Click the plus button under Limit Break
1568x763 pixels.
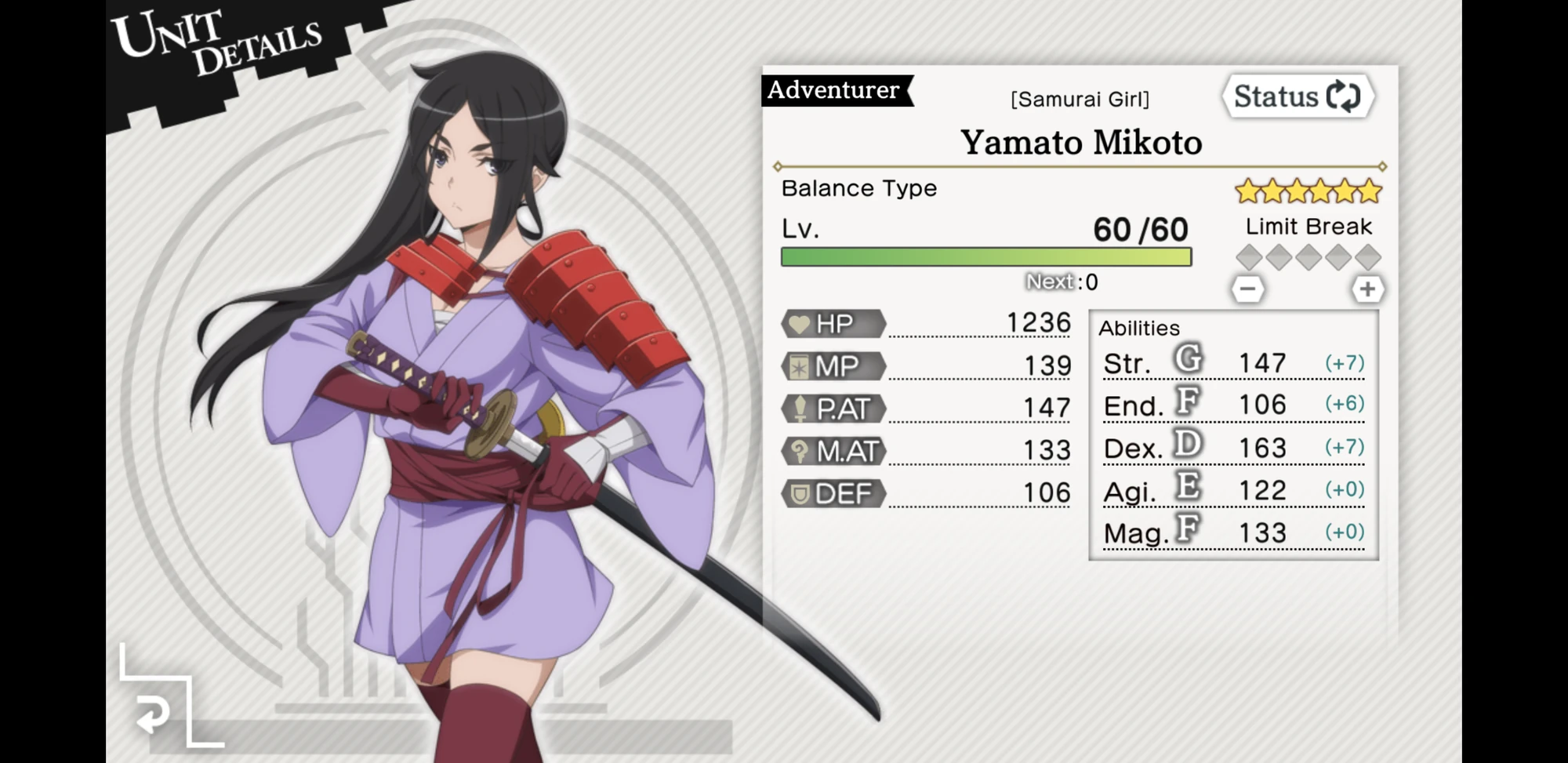click(x=1369, y=289)
